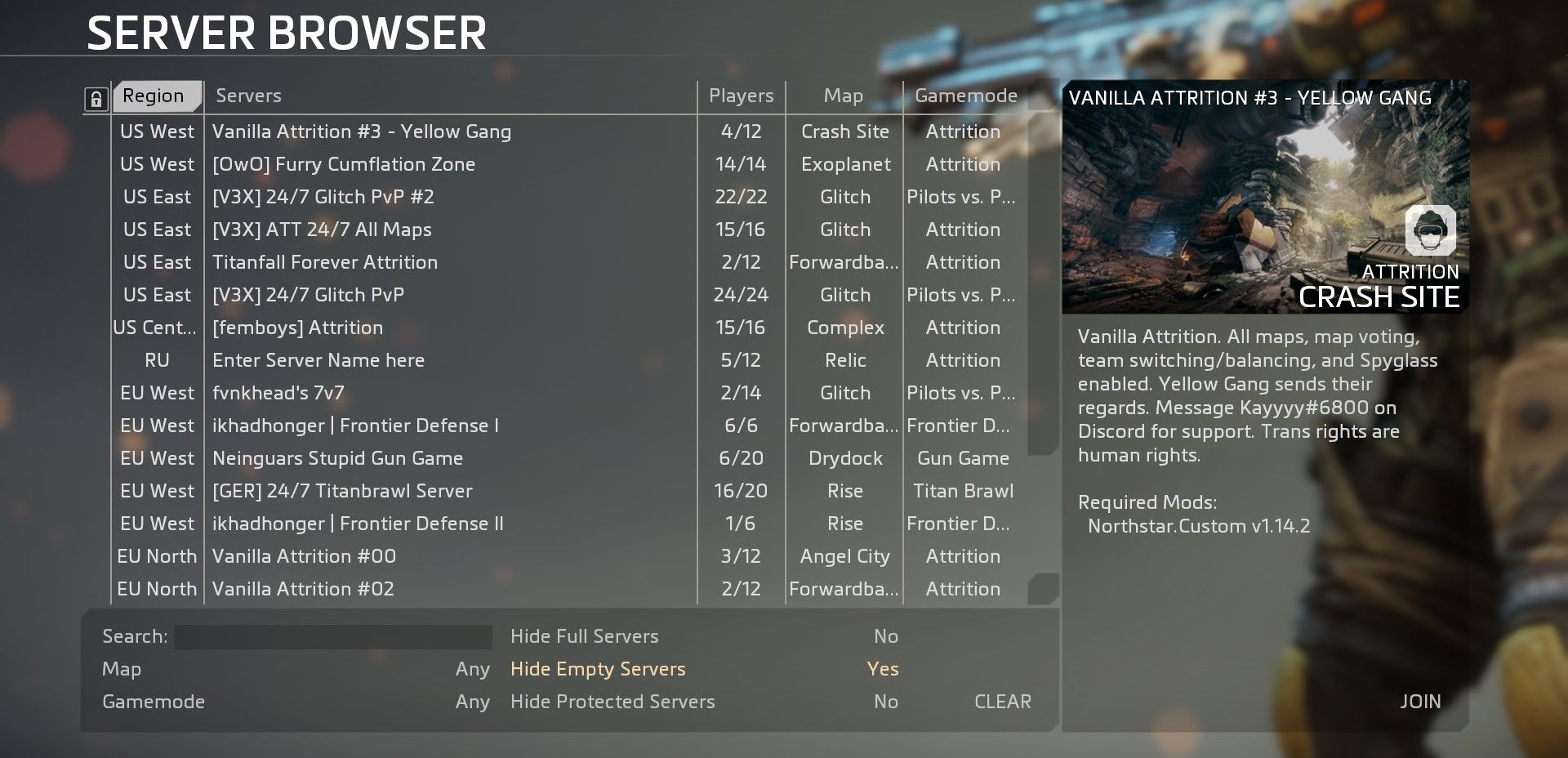Join the selected Yellow Gang server
This screenshot has height=758, width=1568.
pyautogui.click(x=1419, y=702)
